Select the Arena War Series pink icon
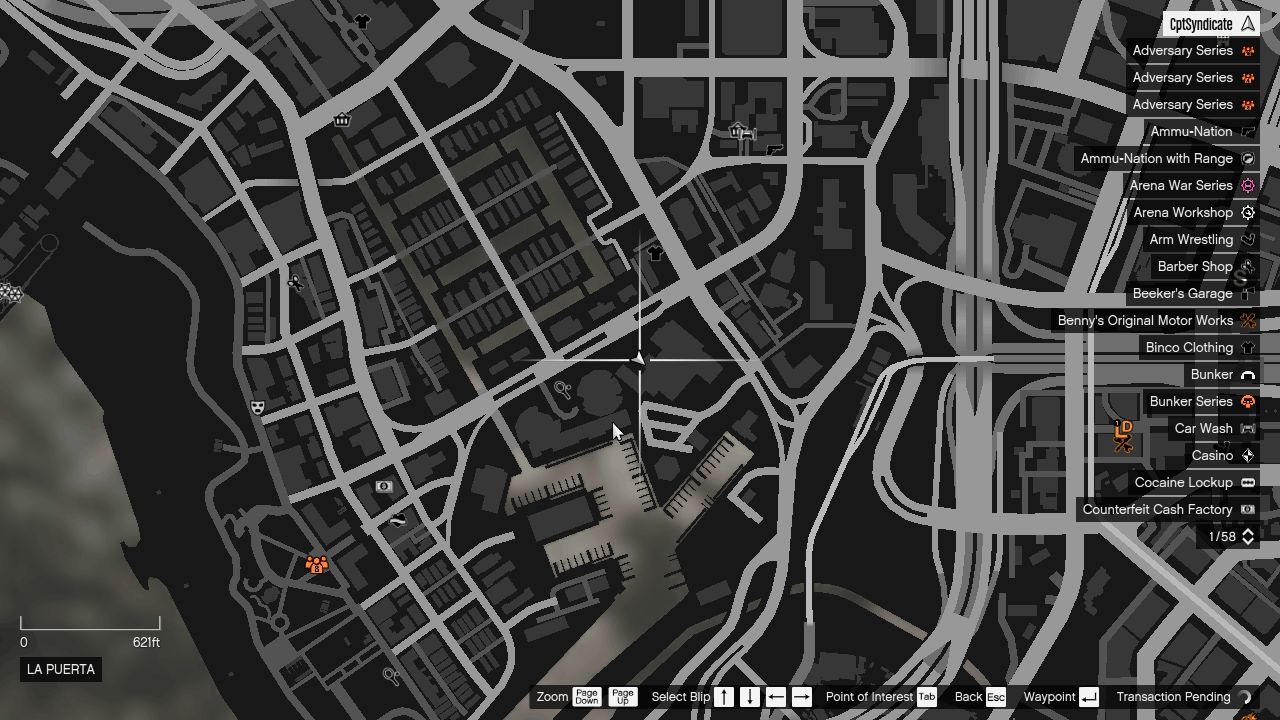 click(1247, 185)
